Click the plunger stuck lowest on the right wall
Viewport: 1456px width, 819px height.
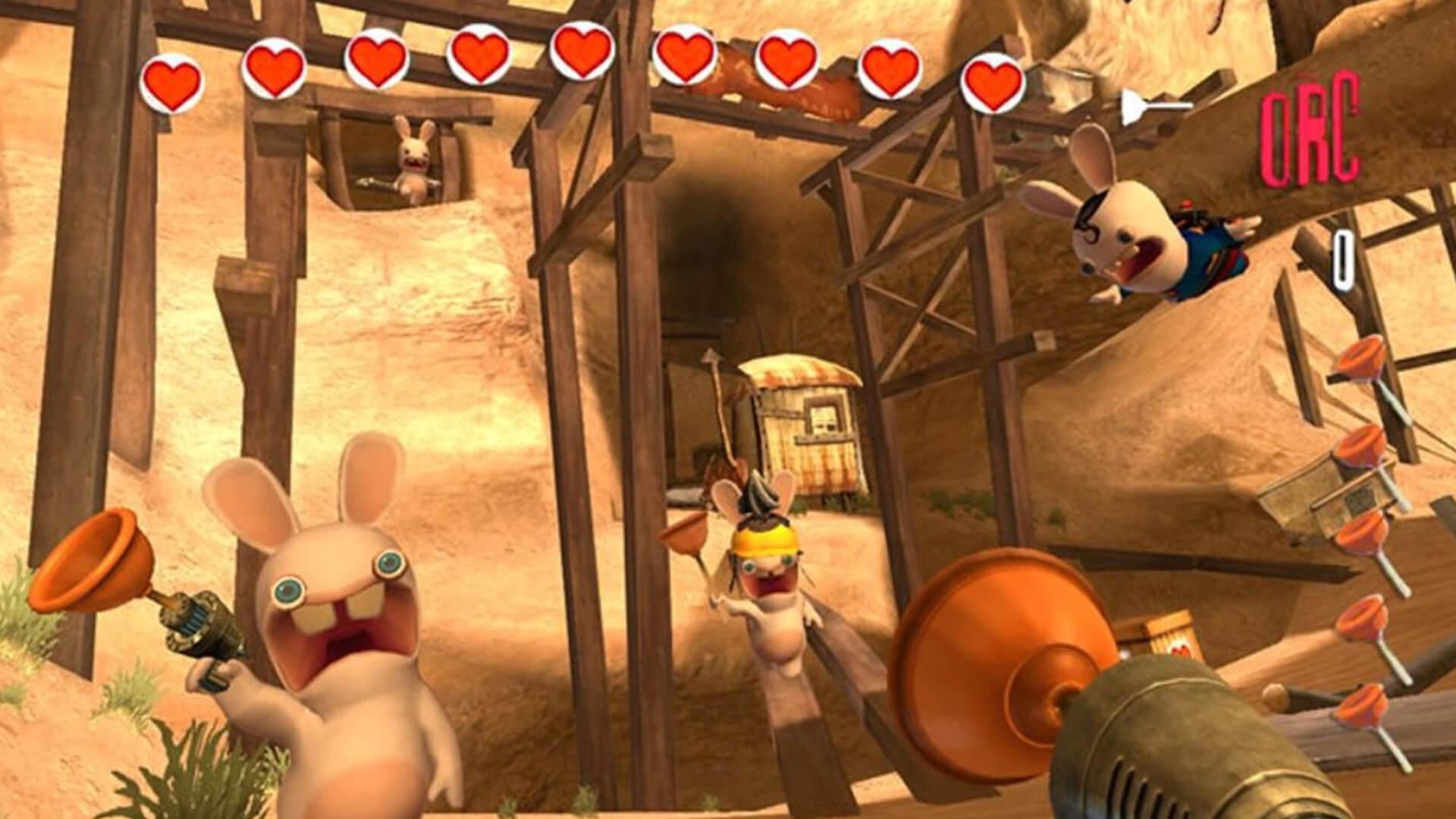1363,706
